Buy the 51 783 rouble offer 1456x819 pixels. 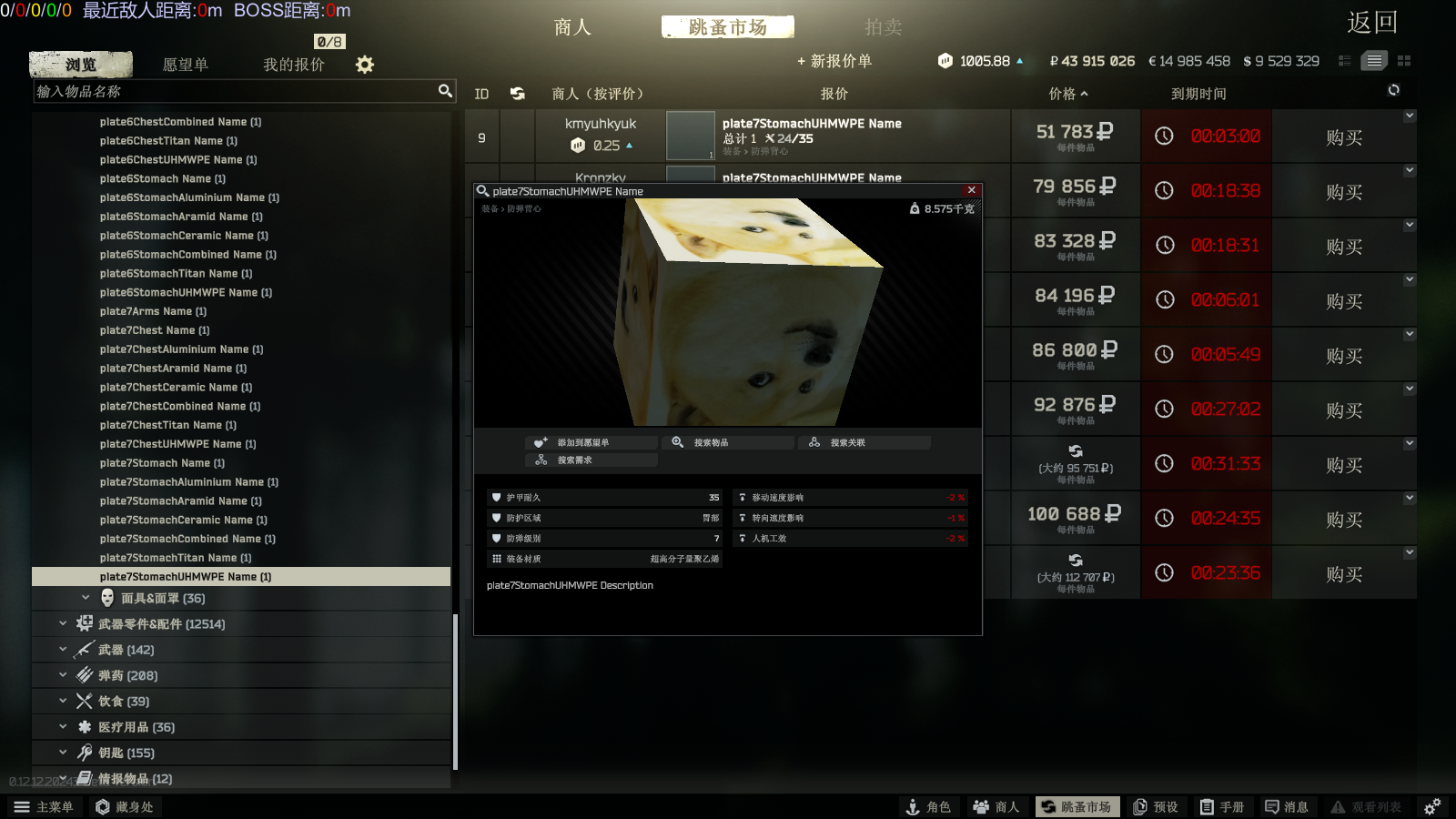coord(1343,137)
